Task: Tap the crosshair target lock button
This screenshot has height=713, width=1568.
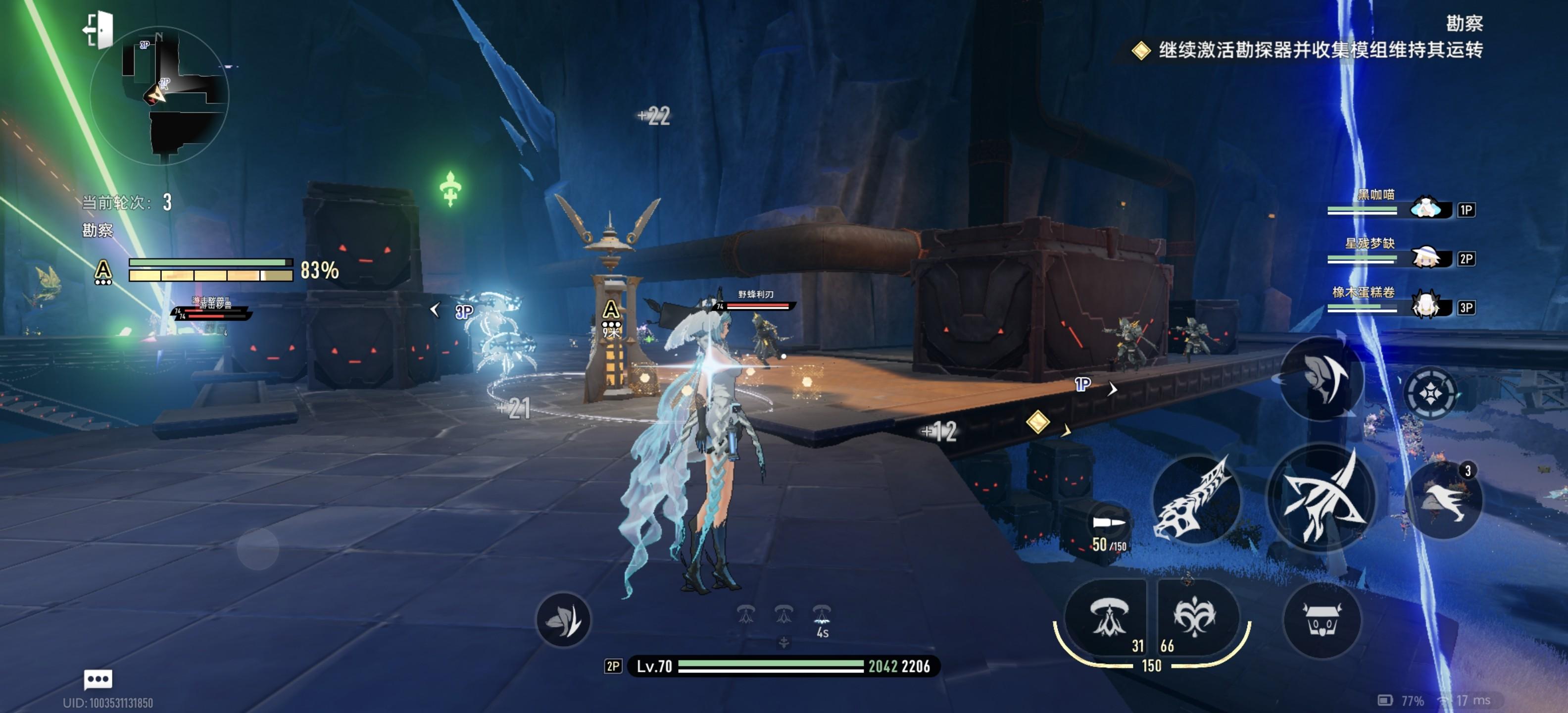Action: click(x=1430, y=393)
